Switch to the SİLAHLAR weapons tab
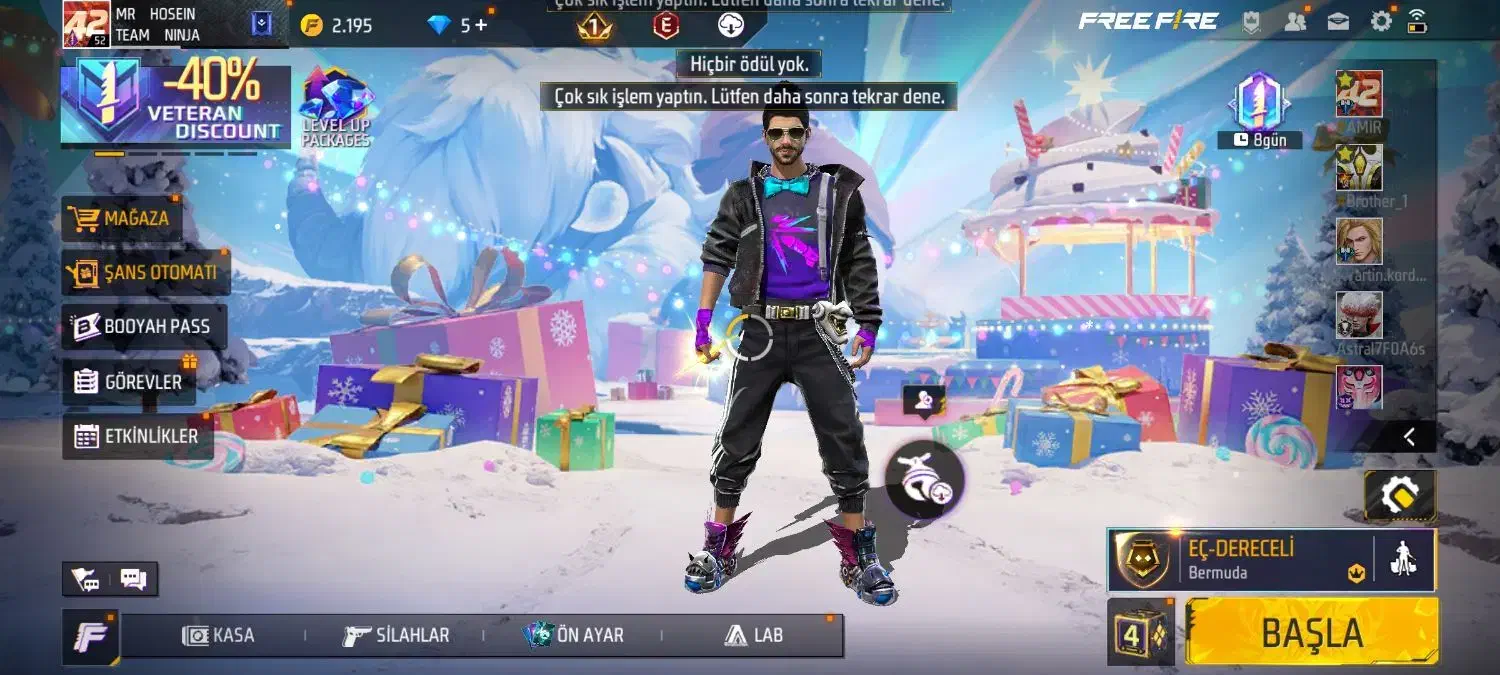This screenshot has width=1500, height=675. [396, 635]
